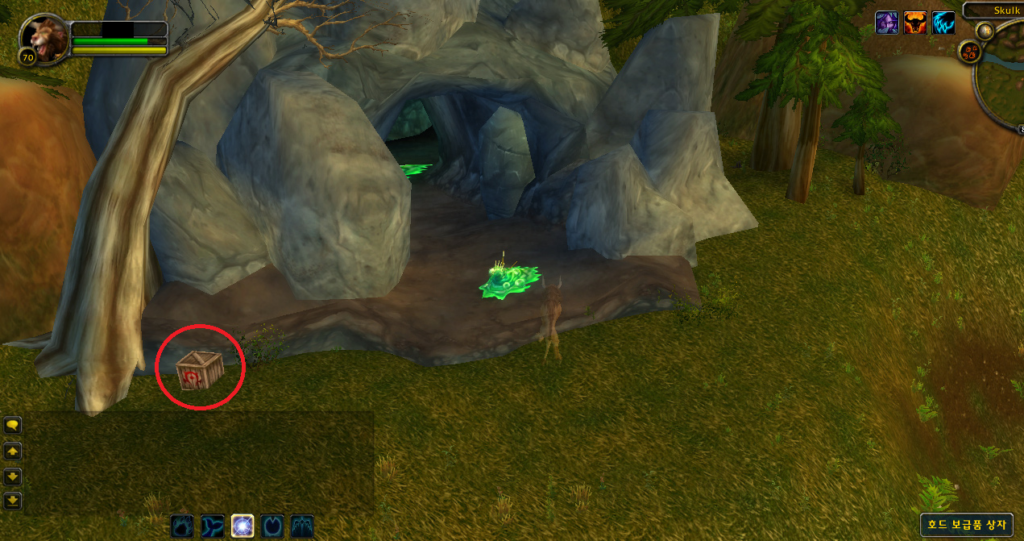Activate the winged flight form icon

(302, 525)
